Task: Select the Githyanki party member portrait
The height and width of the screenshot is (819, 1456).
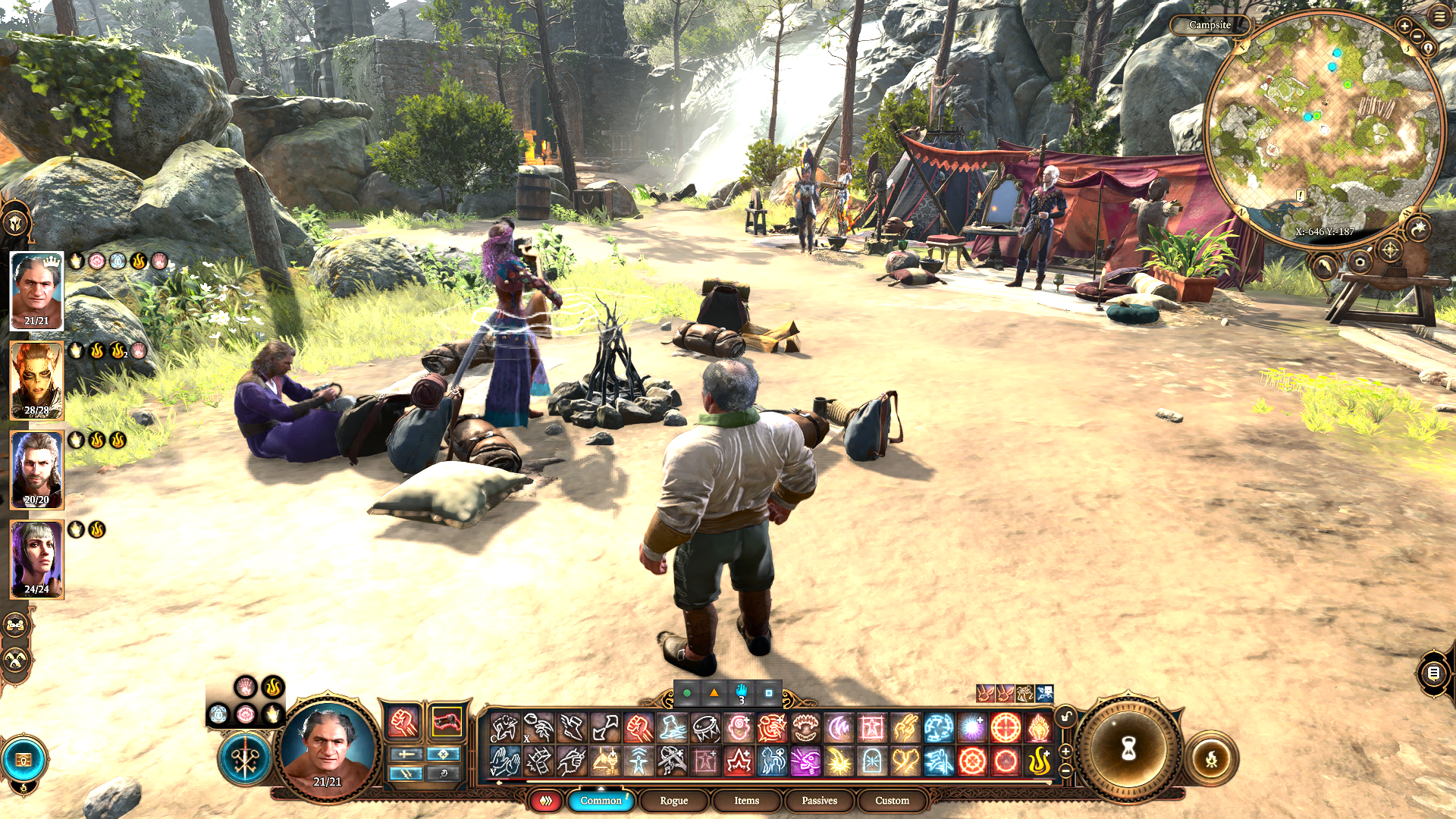Action: pos(36,380)
